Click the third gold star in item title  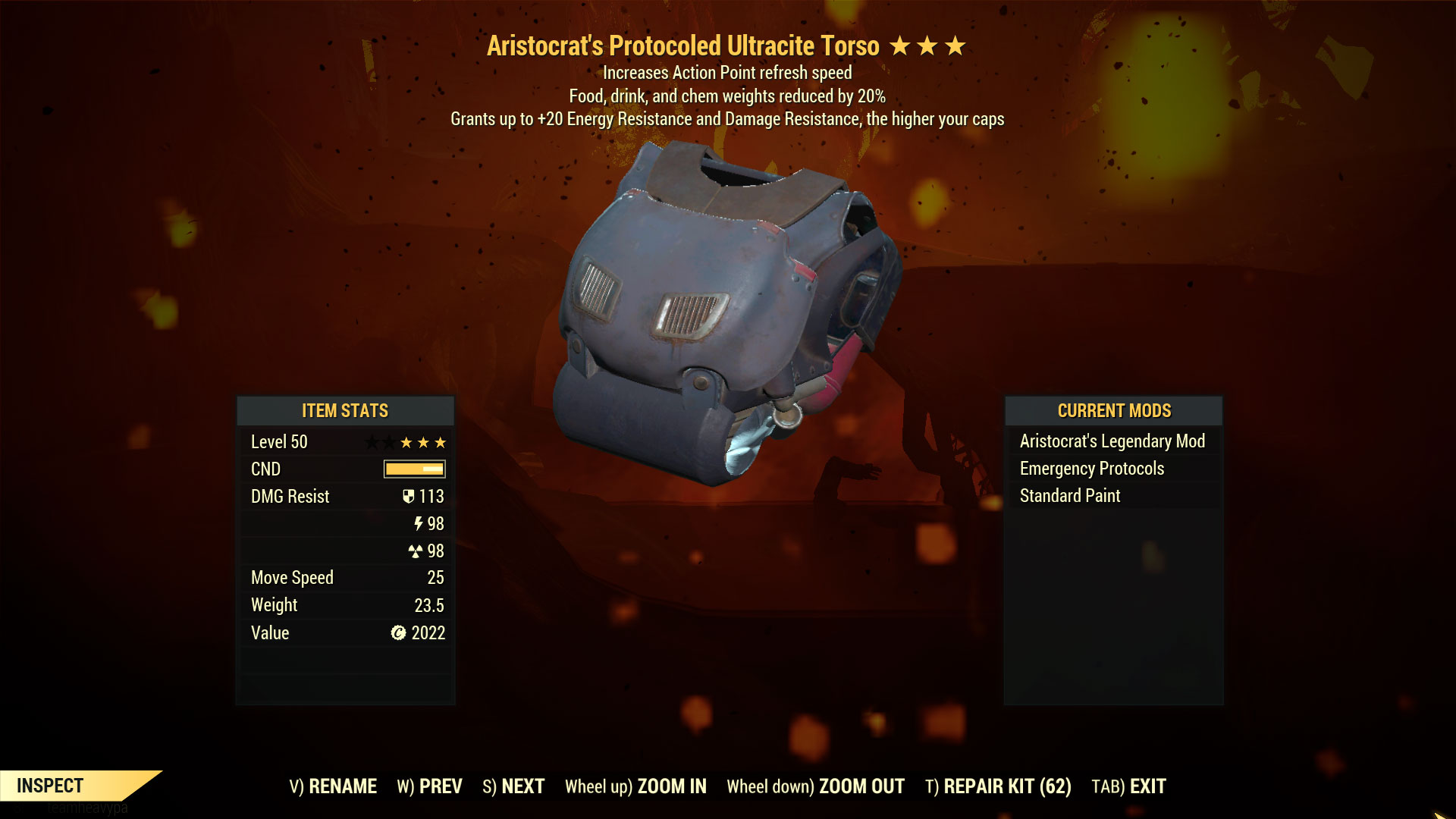pos(954,45)
